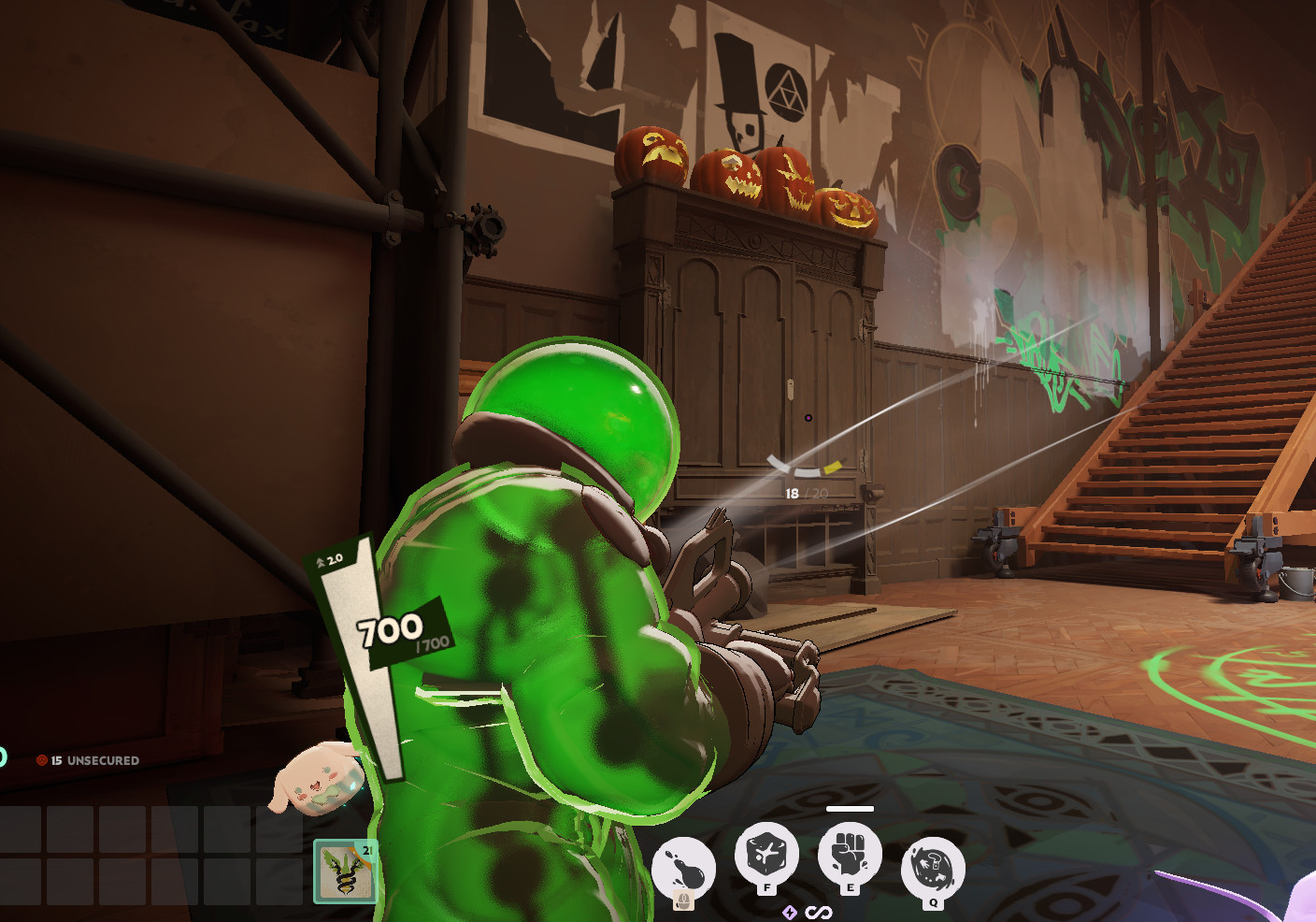
Task: Click the ultimate charge bar above the fist ability
Action: tap(850, 810)
